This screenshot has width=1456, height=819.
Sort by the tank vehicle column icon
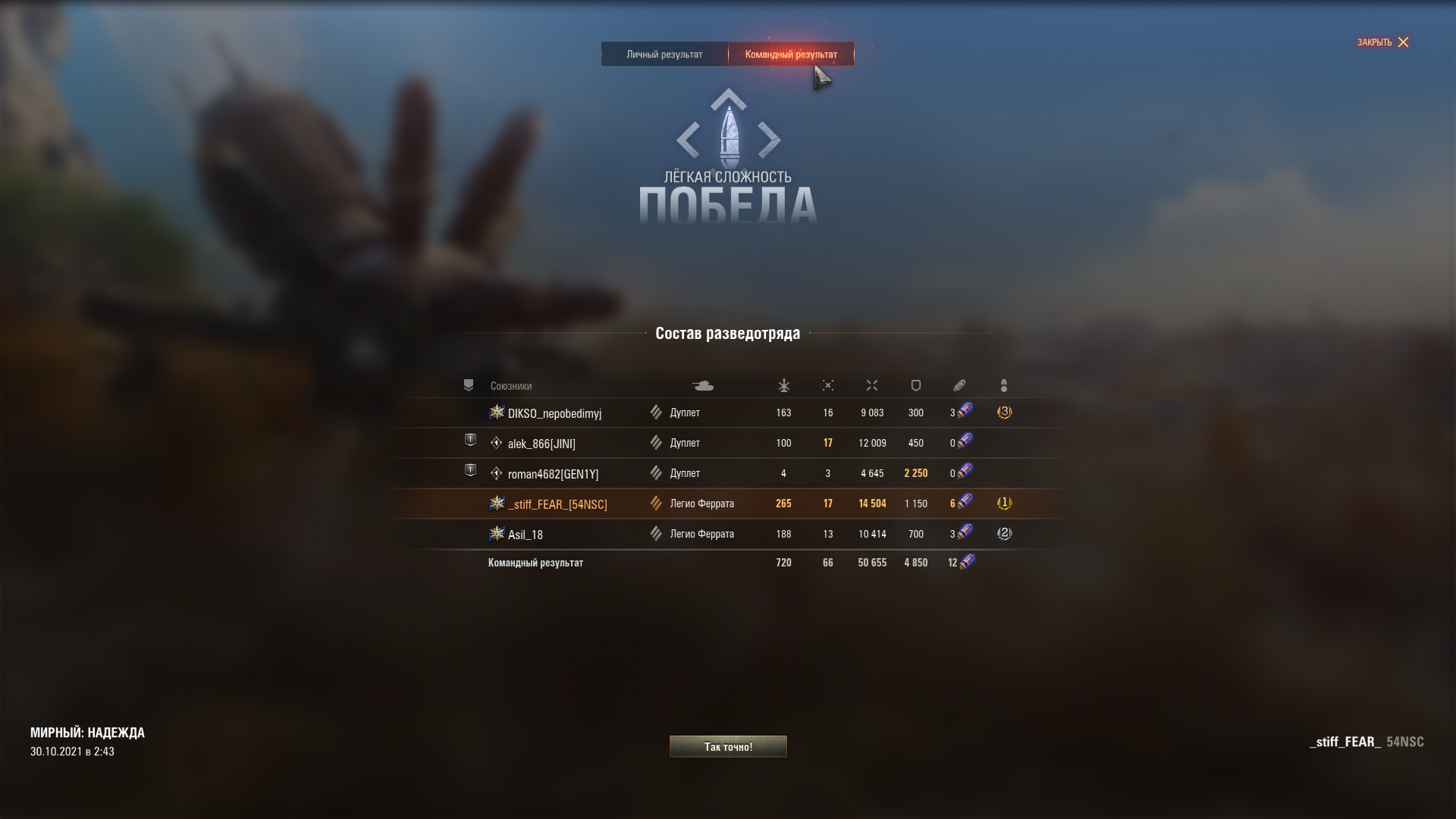pos(703,386)
